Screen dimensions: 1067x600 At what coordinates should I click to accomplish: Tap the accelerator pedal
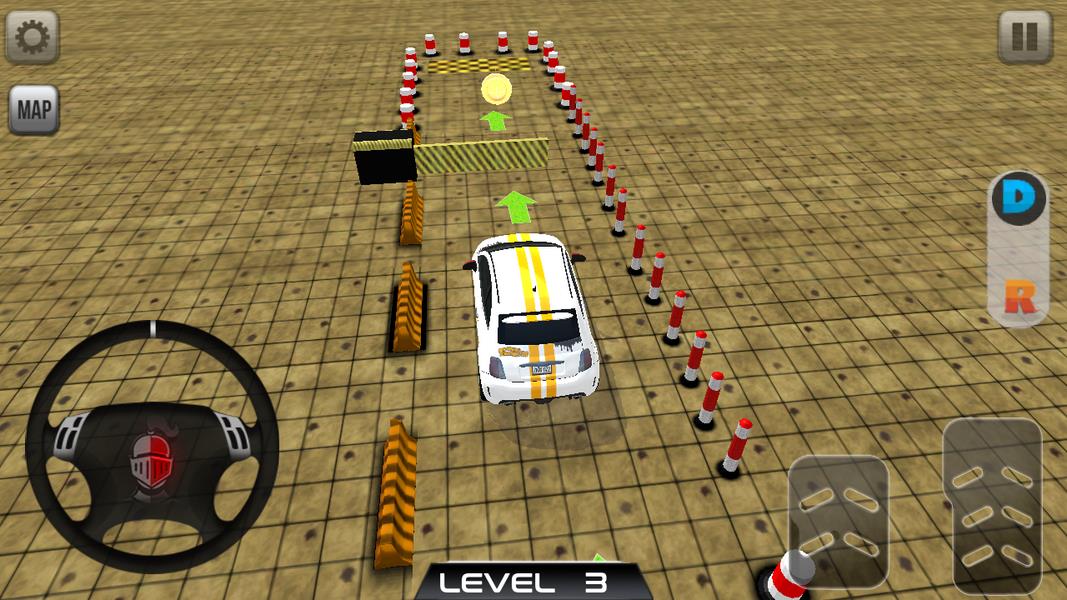[991, 505]
